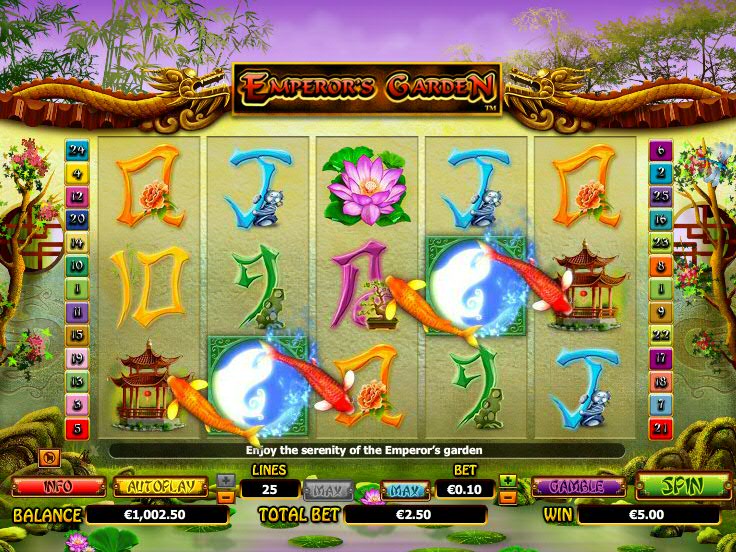Increase the bet with the green plus
The image size is (736, 552).
[509, 481]
